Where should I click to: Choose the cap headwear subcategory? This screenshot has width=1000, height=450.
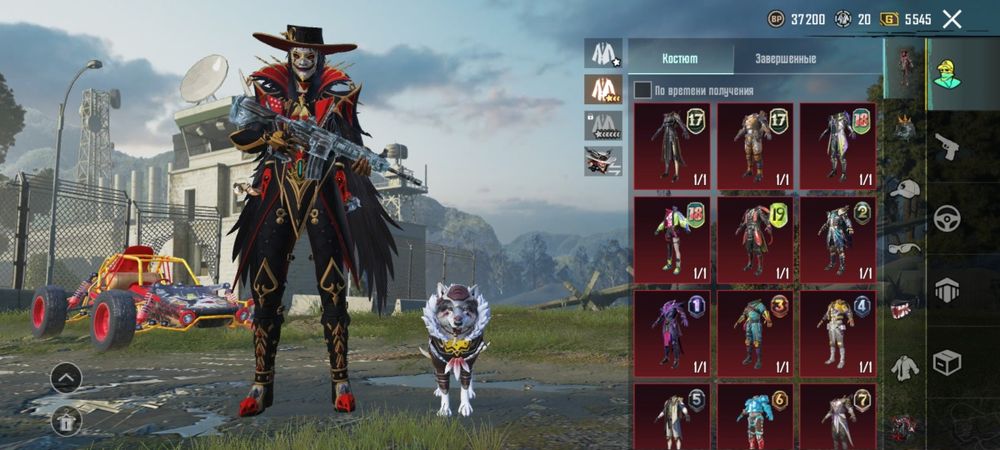click(905, 188)
